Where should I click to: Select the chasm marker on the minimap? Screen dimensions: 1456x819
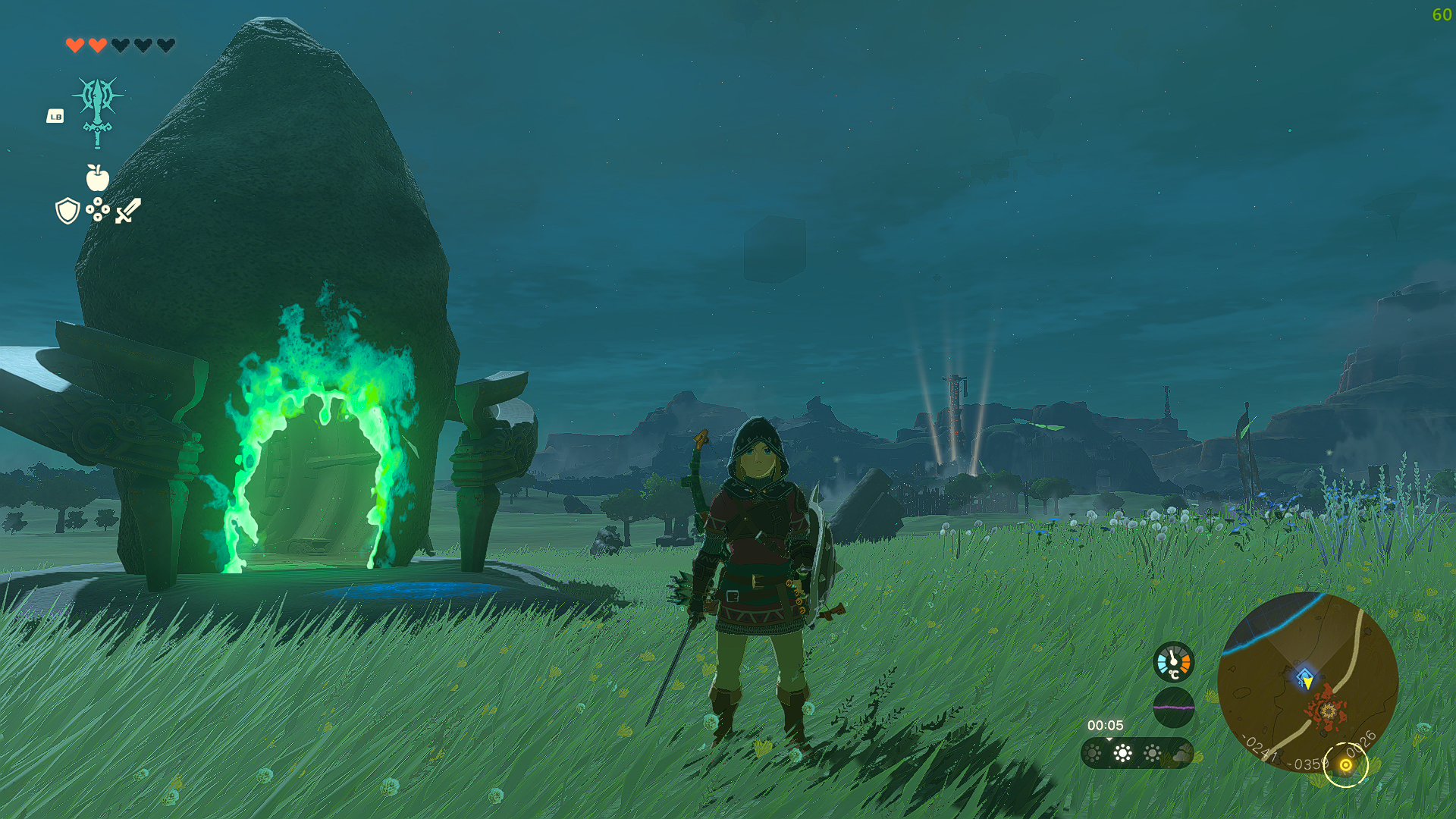[x=1327, y=711]
